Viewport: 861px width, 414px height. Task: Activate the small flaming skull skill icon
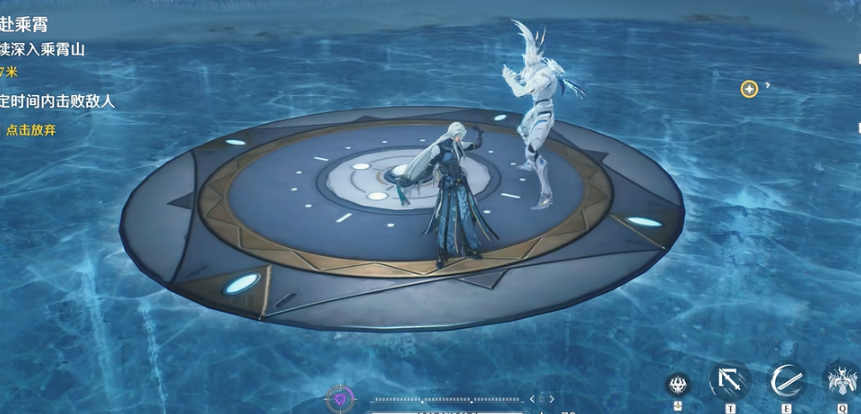pyautogui.click(x=679, y=385)
